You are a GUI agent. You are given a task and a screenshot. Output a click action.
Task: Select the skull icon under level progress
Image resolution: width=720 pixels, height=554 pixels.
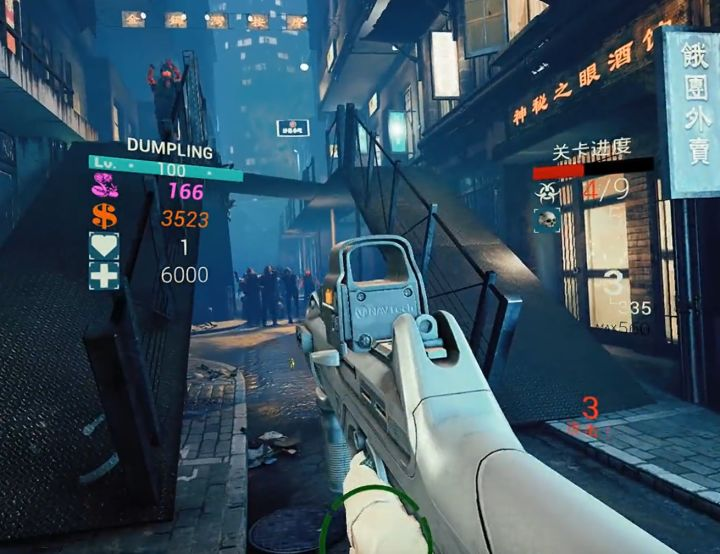[x=546, y=218]
